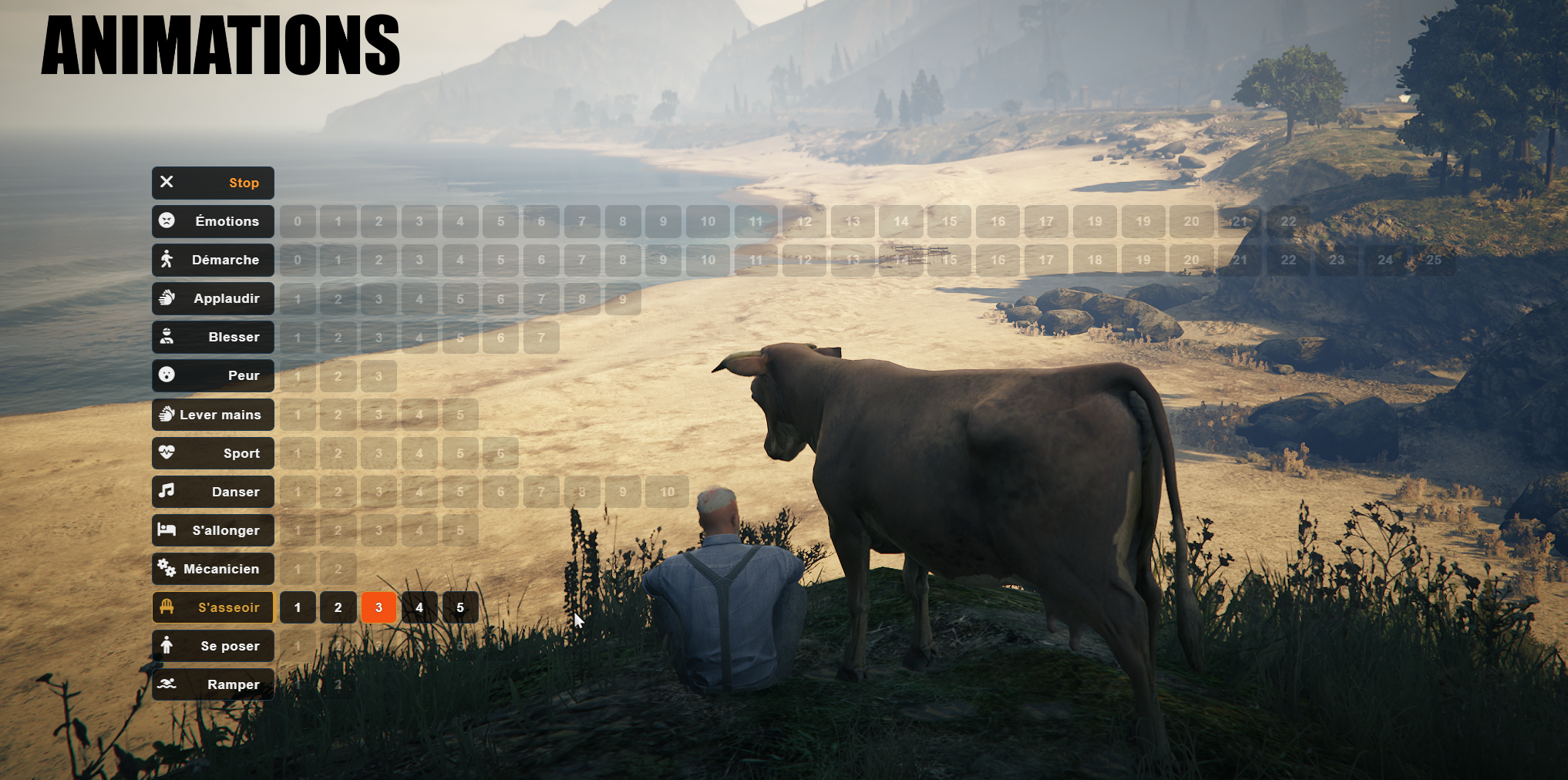
Task: Click the highlighted S'asseoir category
Action: pos(213,607)
